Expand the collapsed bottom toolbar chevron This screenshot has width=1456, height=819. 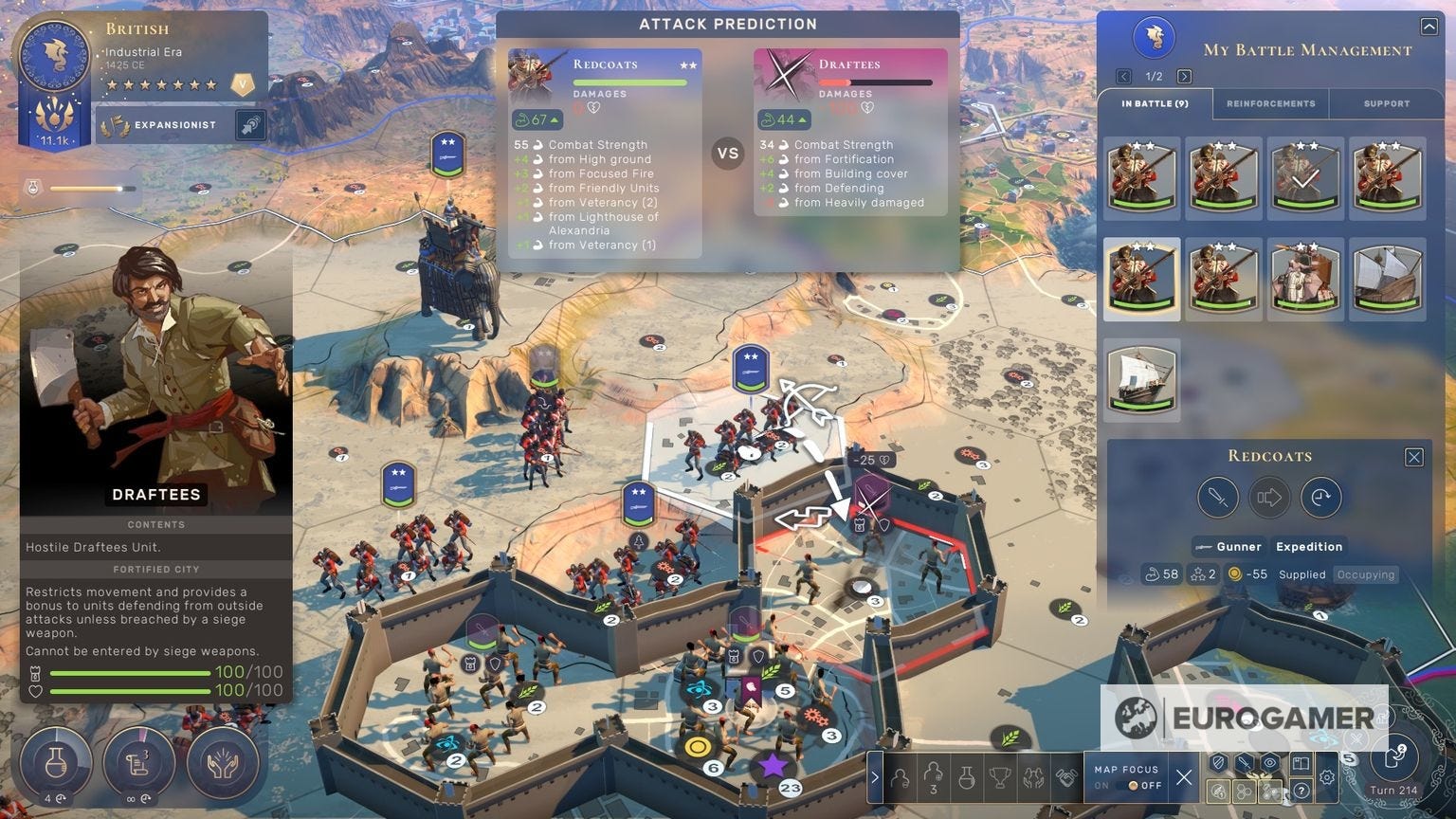pos(875,777)
